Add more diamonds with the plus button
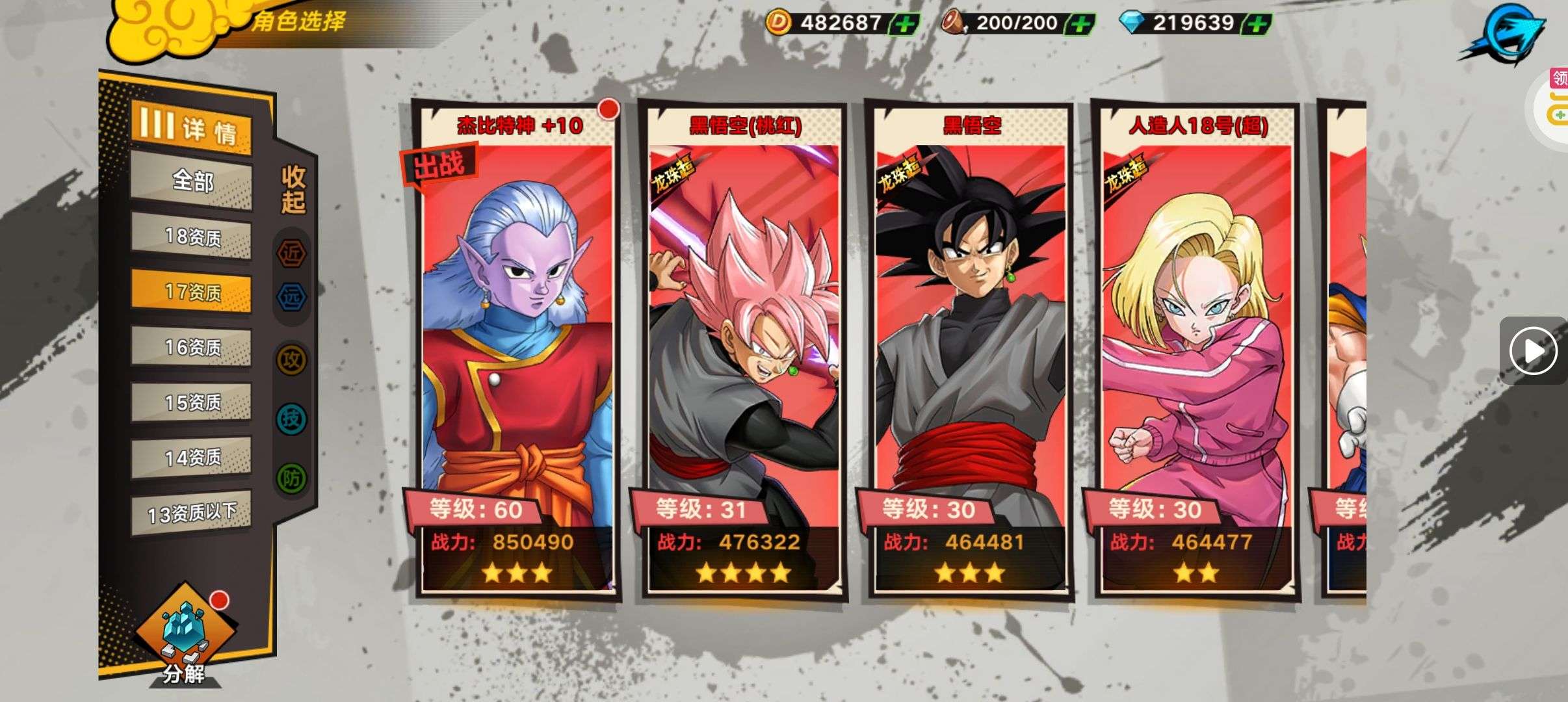This screenshot has width=1568, height=702. point(1258,25)
